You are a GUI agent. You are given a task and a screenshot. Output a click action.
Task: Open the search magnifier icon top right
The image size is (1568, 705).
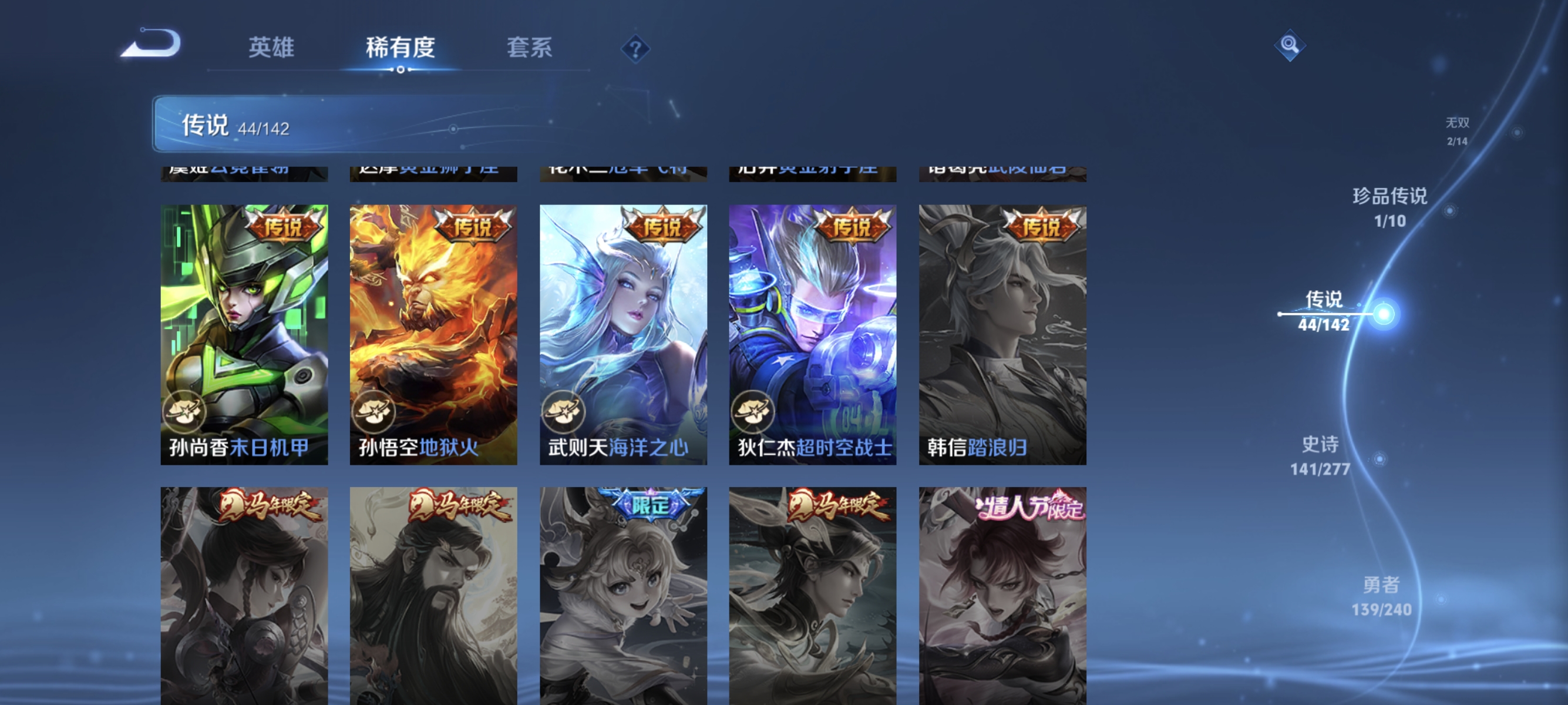point(1290,45)
